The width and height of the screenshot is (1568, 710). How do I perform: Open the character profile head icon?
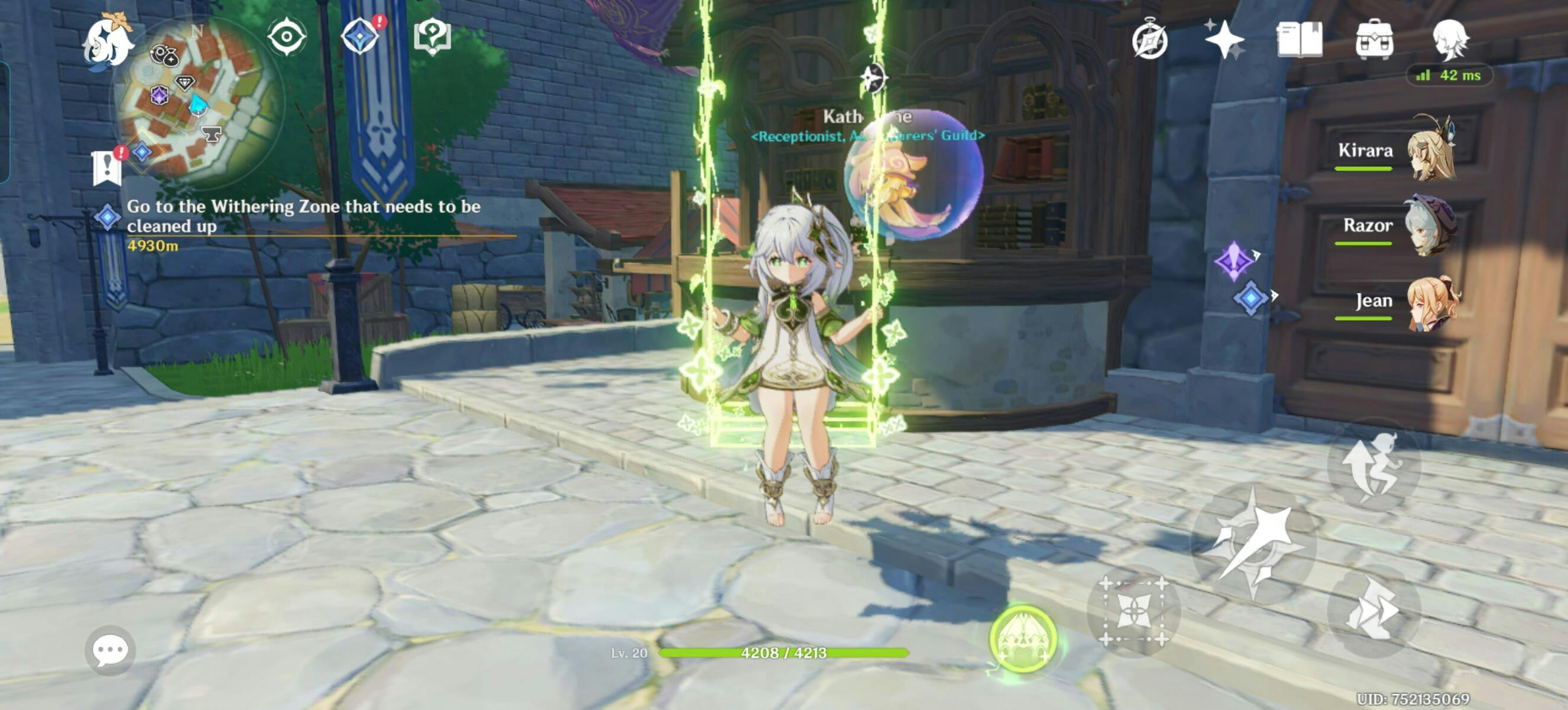pos(1450,40)
